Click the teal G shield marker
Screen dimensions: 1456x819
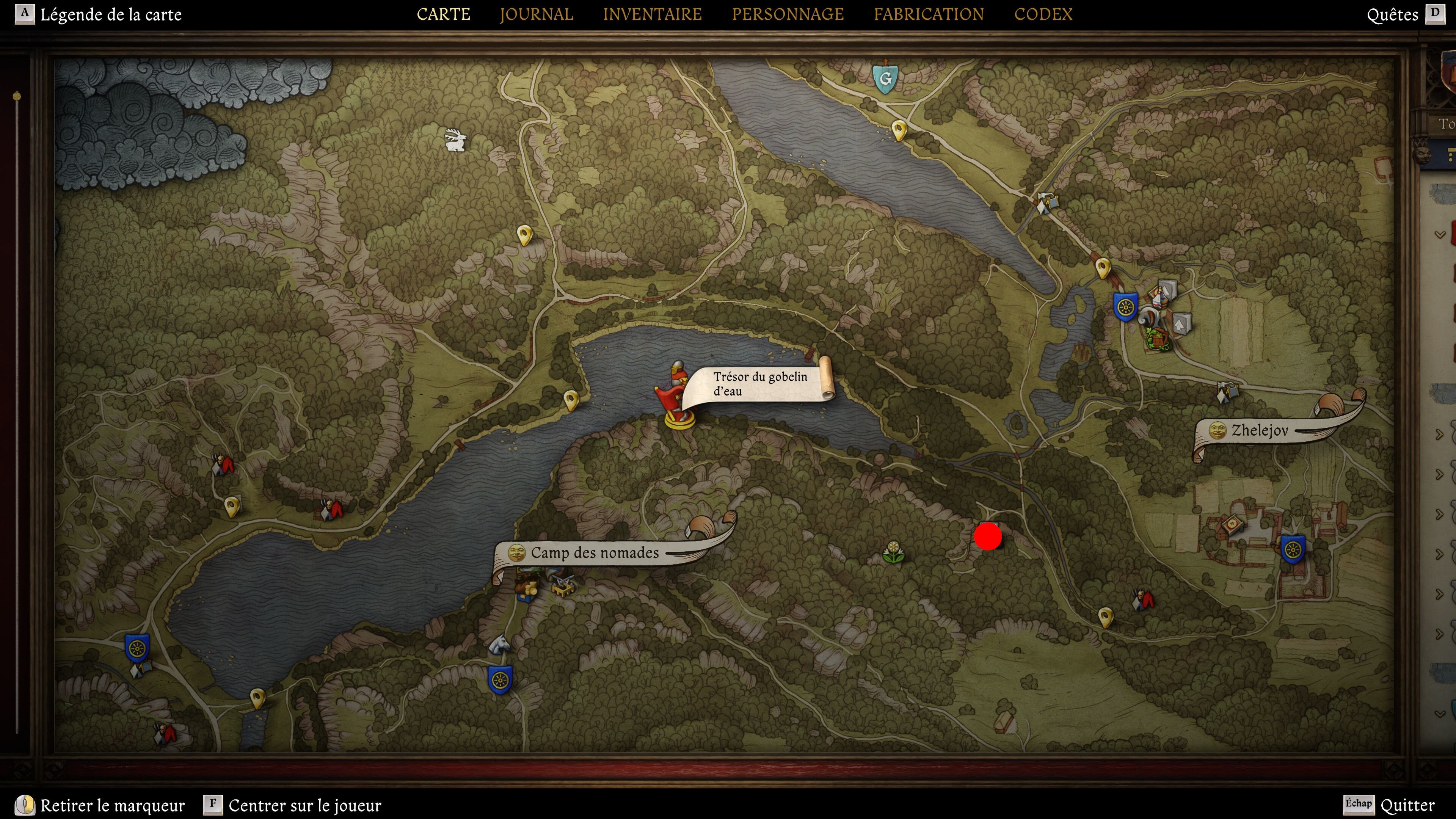tap(885, 77)
